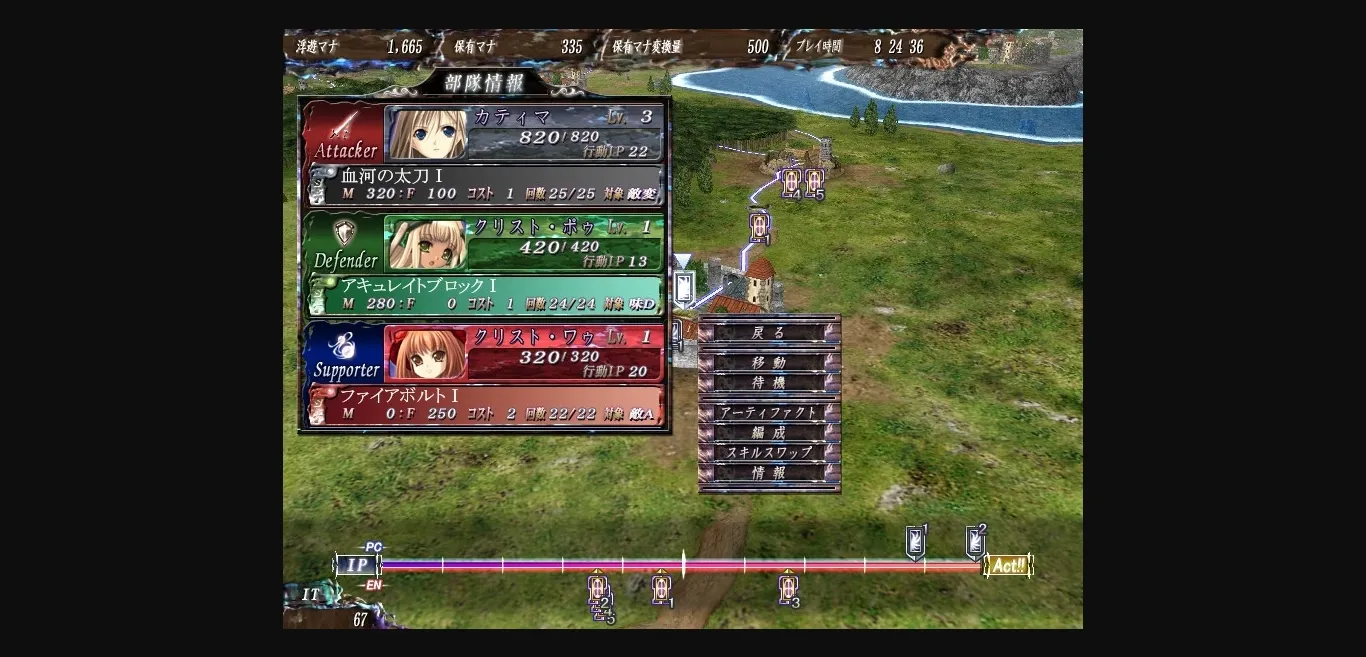This screenshot has height=657, width=1366.
Task: Select スキルスワップ skill swap
Action: 768,452
